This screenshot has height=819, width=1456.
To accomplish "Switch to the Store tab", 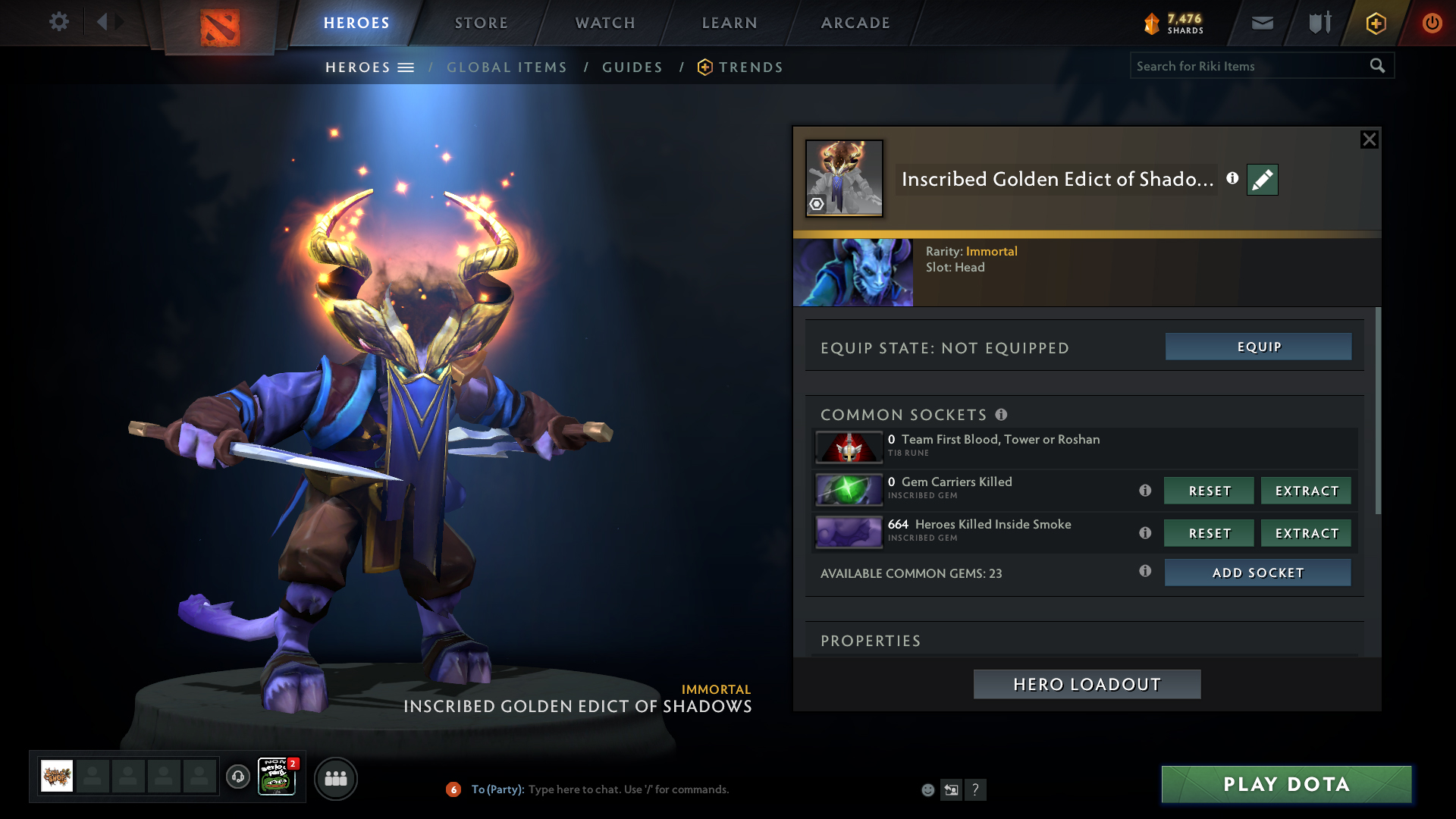I will 482,23.
